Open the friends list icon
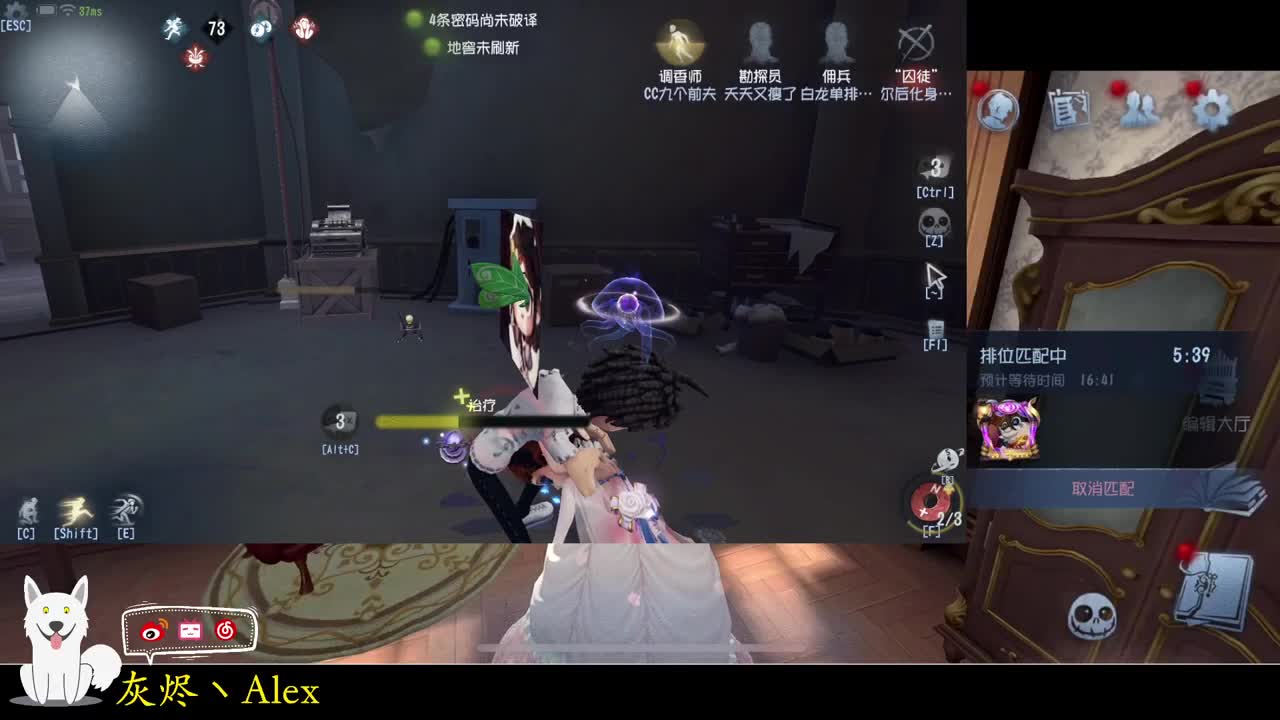 tap(1138, 108)
